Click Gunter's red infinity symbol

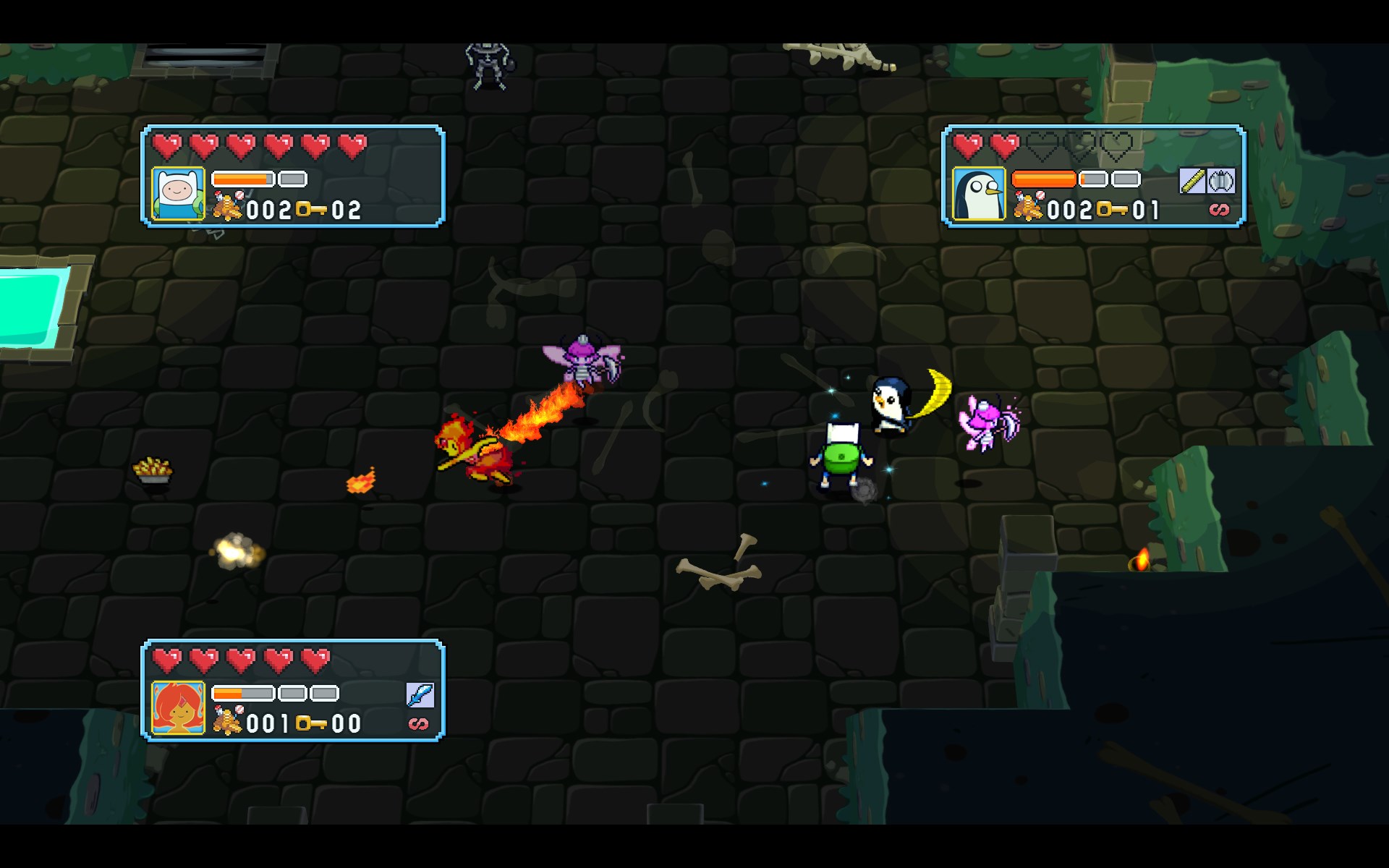pos(1219,210)
